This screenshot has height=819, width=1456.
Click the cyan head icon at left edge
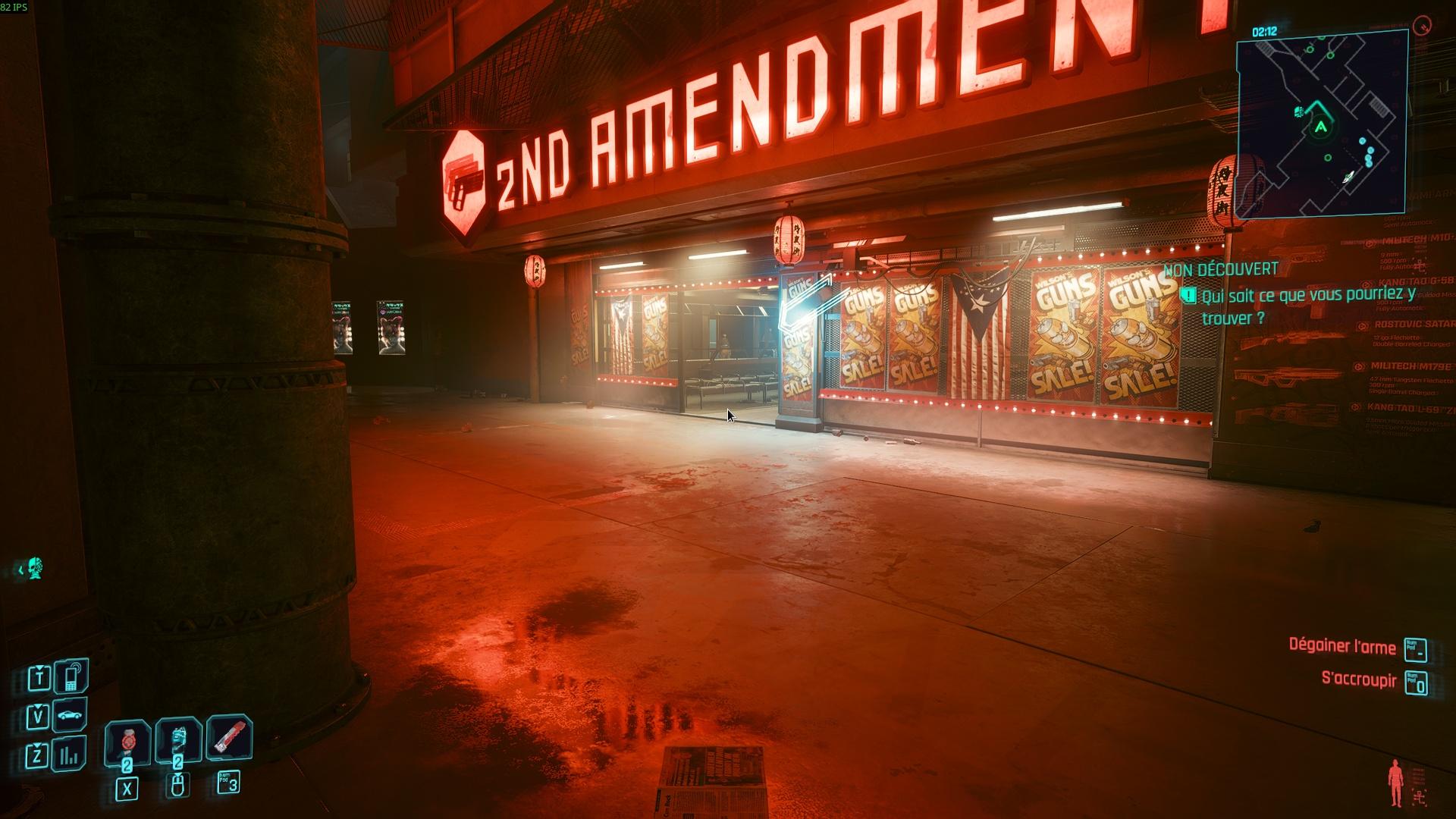pos(33,568)
